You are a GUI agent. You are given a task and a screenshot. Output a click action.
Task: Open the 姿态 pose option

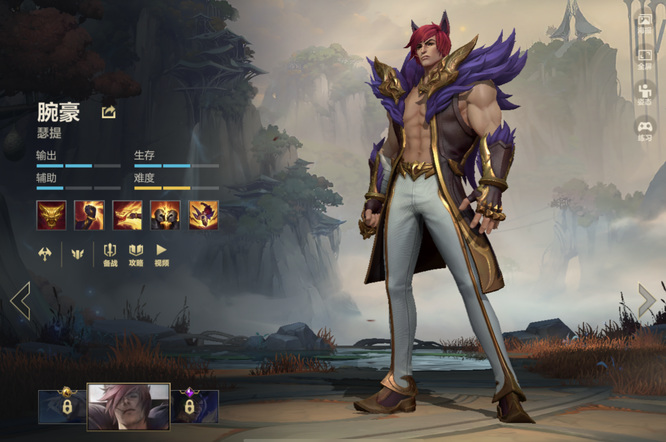point(645,94)
